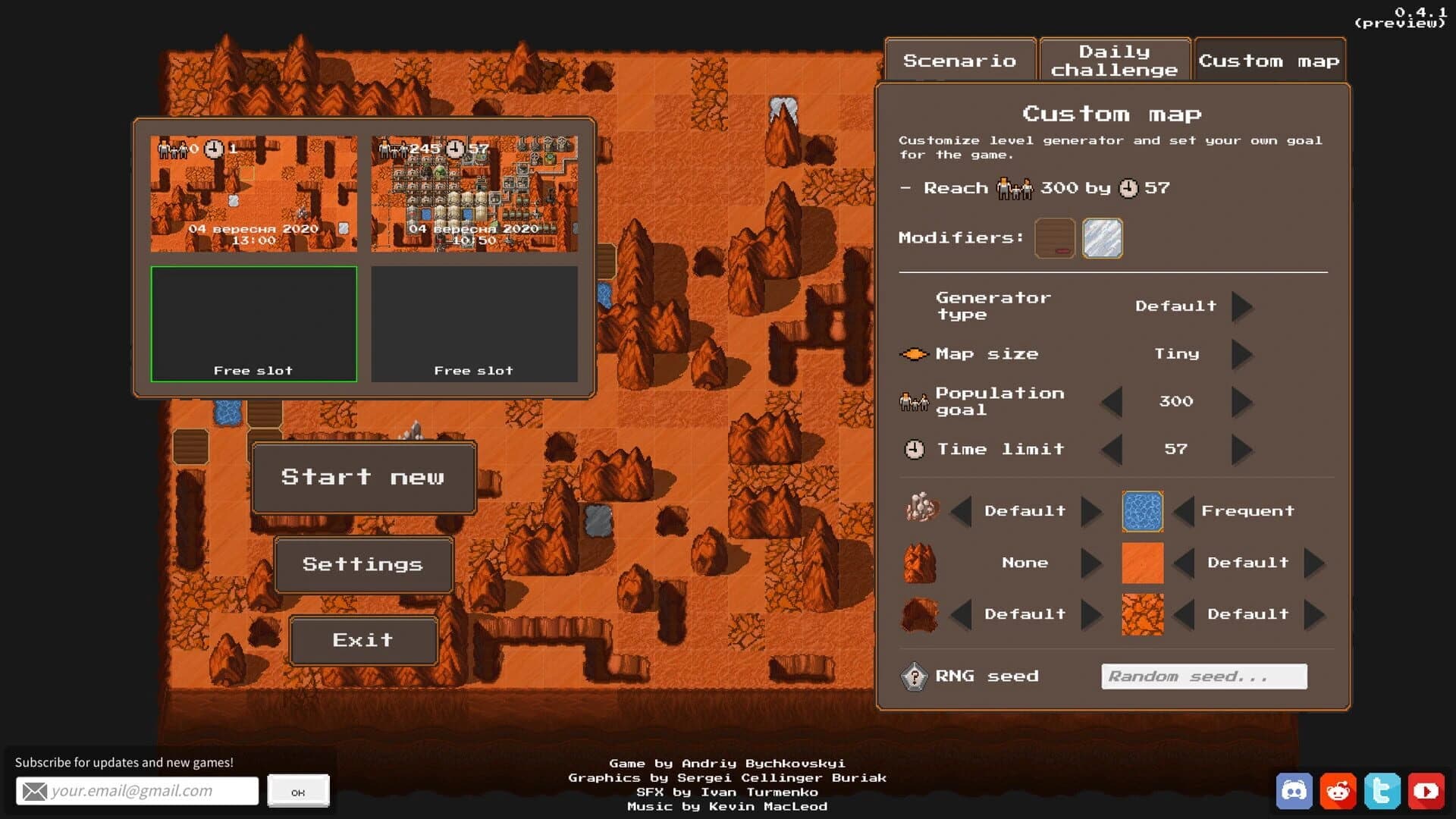Cycle Generator type with right arrow
This screenshot has height=819, width=1456.
(1243, 306)
